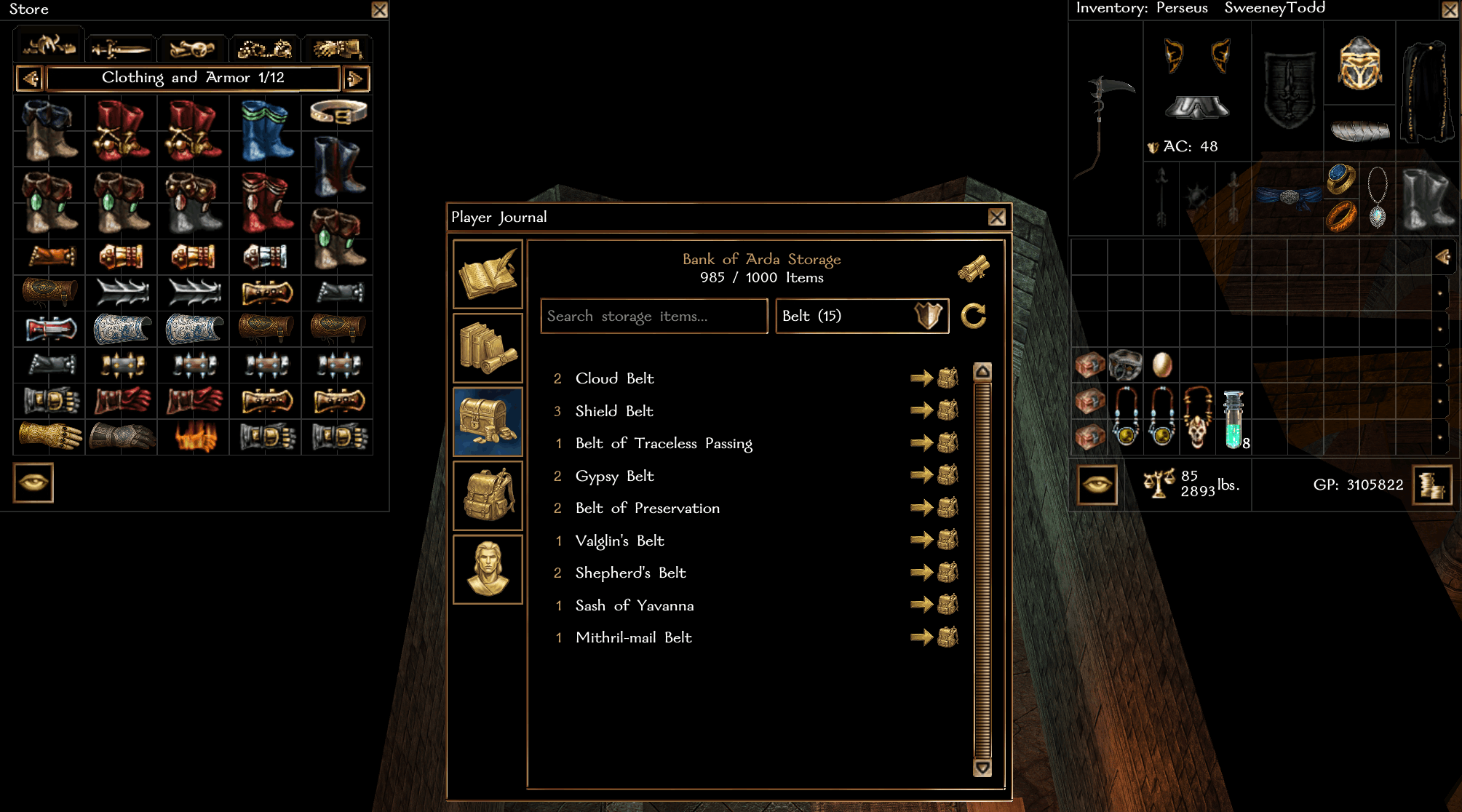1462x812 pixels.
Task: Open the backpack journal tab
Action: [x=488, y=495]
